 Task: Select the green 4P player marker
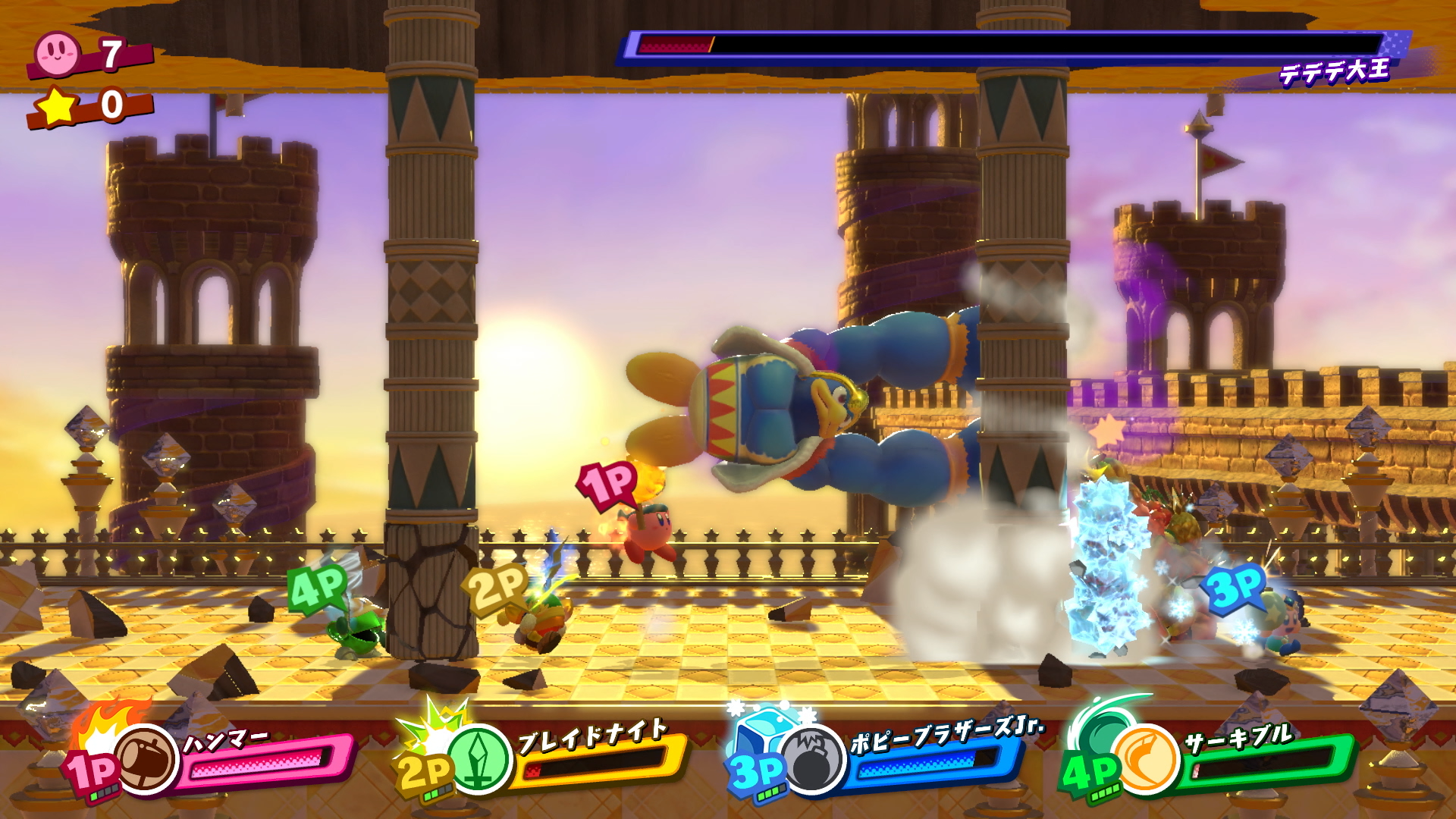point(318,587)
